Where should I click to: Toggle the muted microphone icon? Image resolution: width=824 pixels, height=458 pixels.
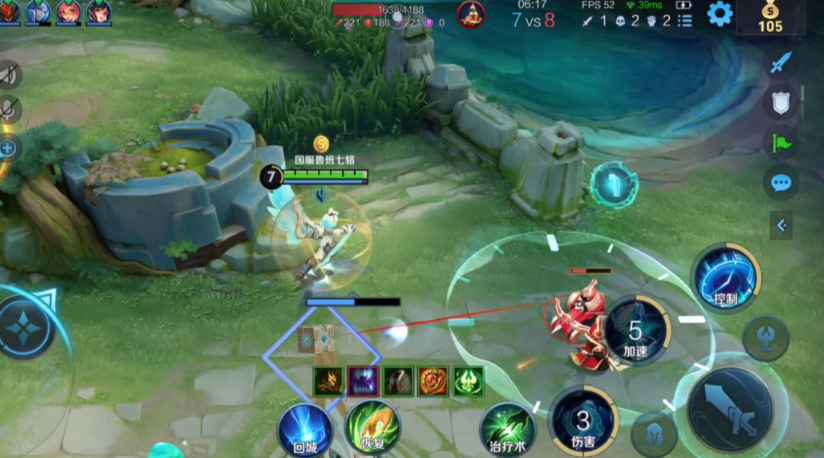8,110
